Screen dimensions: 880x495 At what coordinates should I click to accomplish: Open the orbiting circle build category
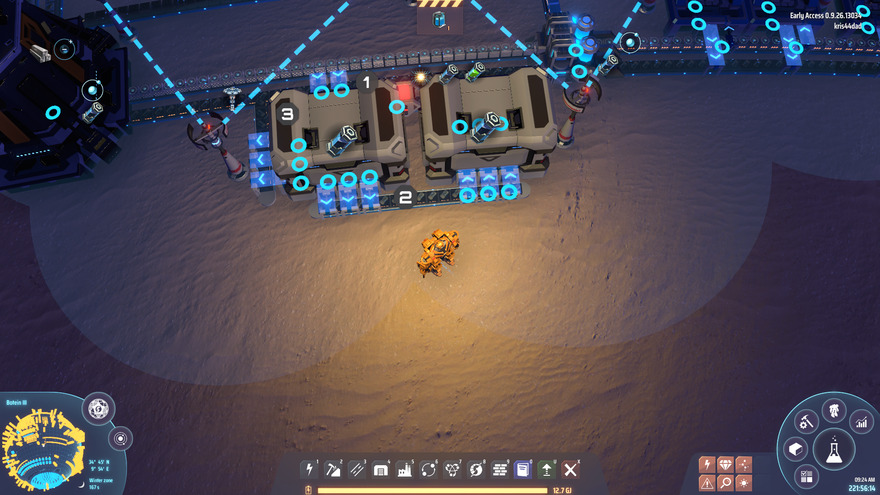(x=429, y=469)
